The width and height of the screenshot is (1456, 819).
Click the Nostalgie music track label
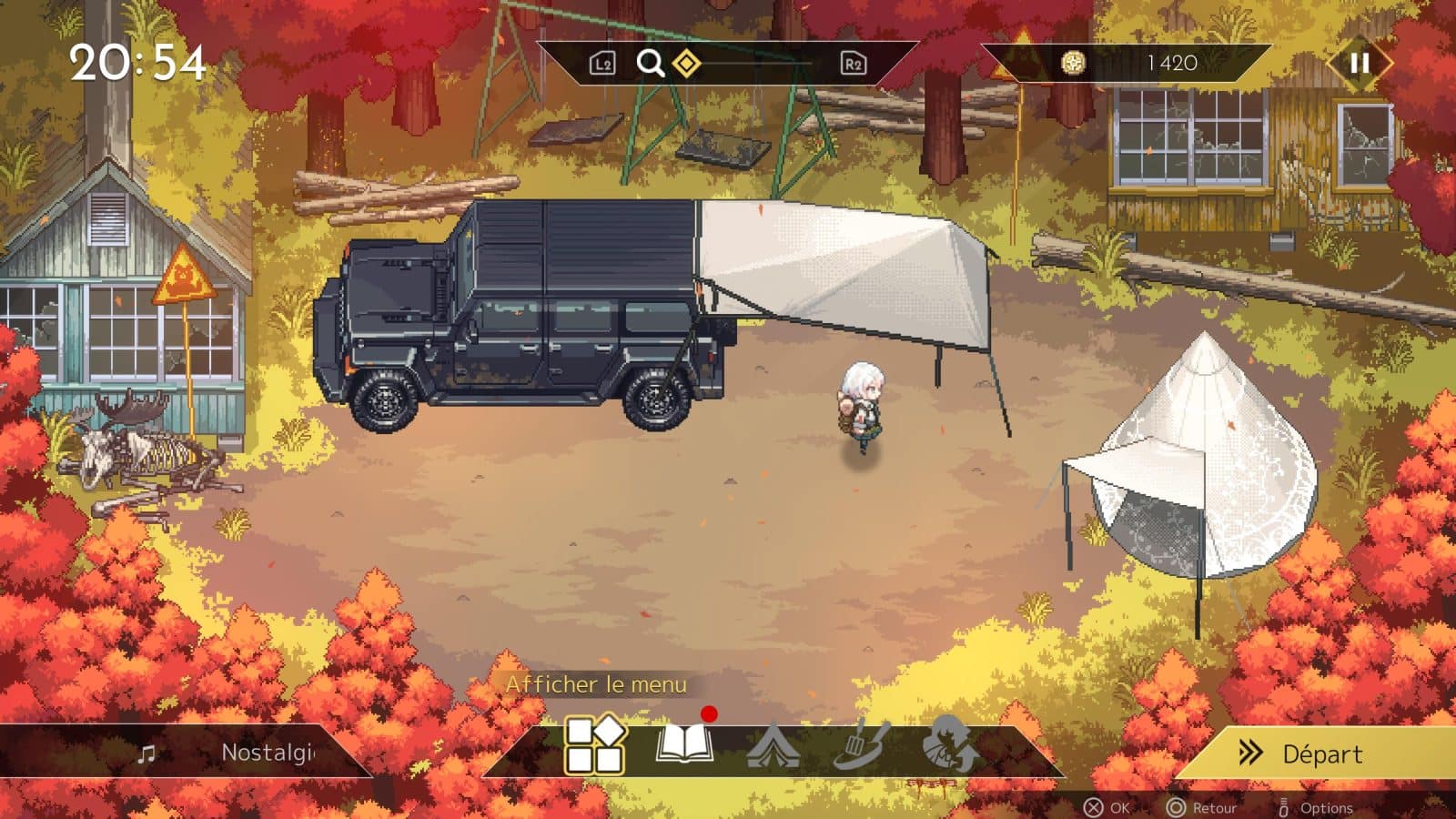pos(268,753)
